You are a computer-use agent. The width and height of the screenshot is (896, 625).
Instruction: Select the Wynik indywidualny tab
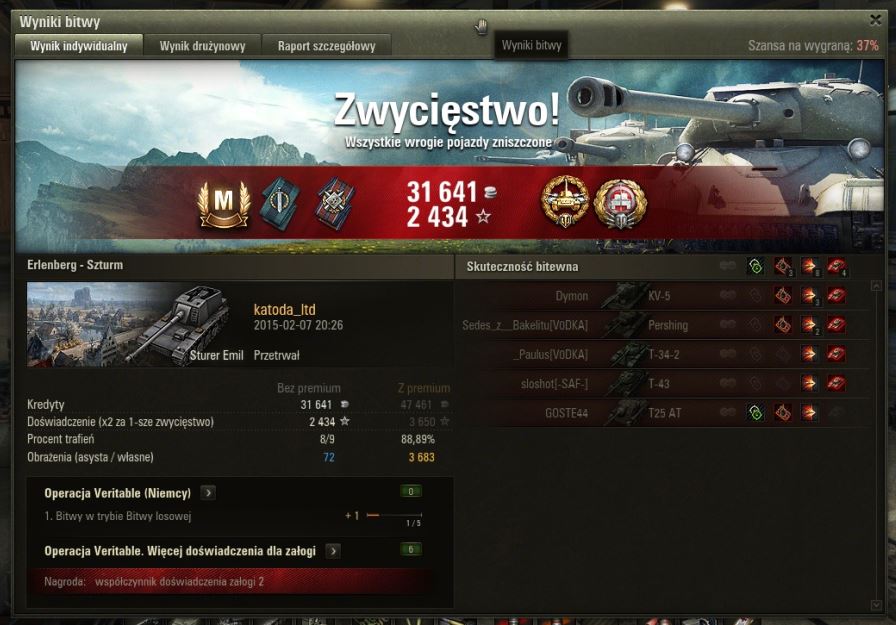click(79, 46)
